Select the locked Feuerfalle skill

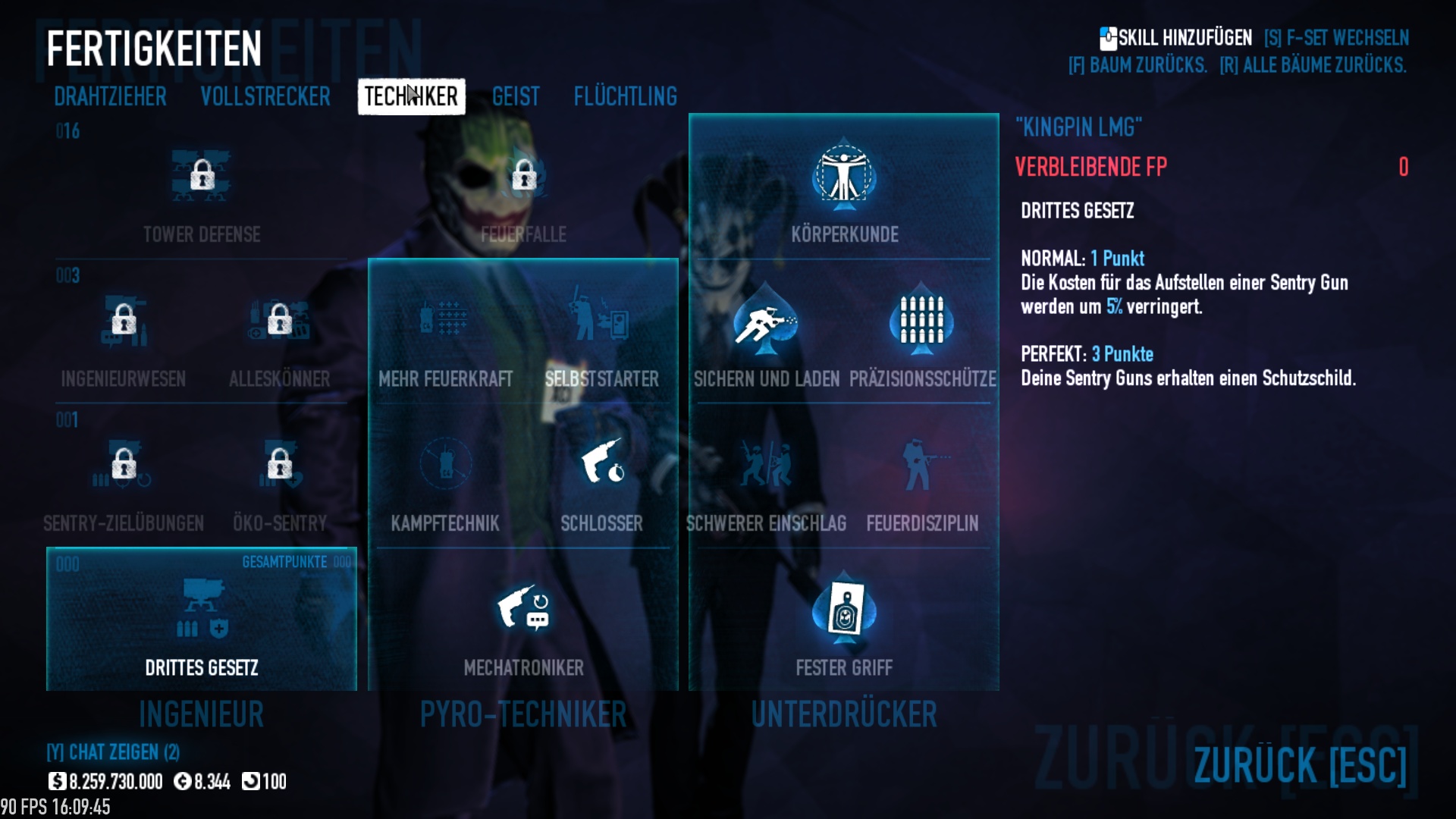(523, 176)
